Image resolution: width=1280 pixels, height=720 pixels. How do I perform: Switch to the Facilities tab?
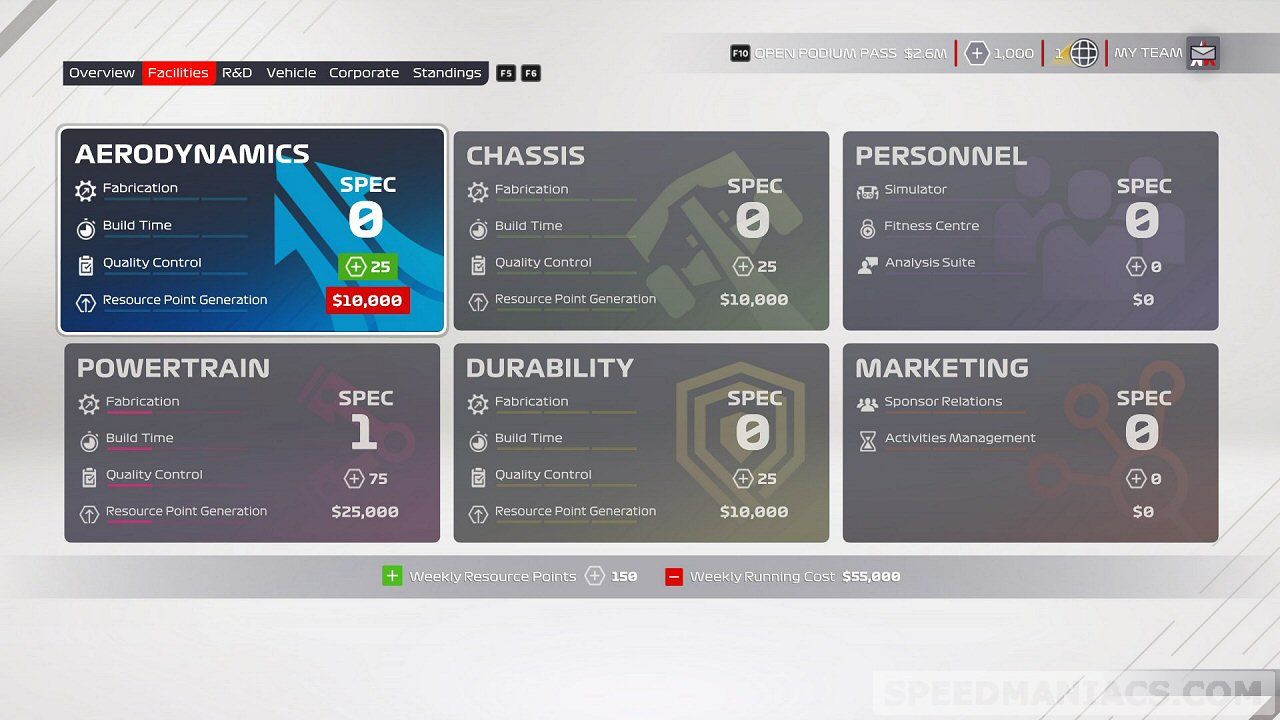(x=178, y=72)
